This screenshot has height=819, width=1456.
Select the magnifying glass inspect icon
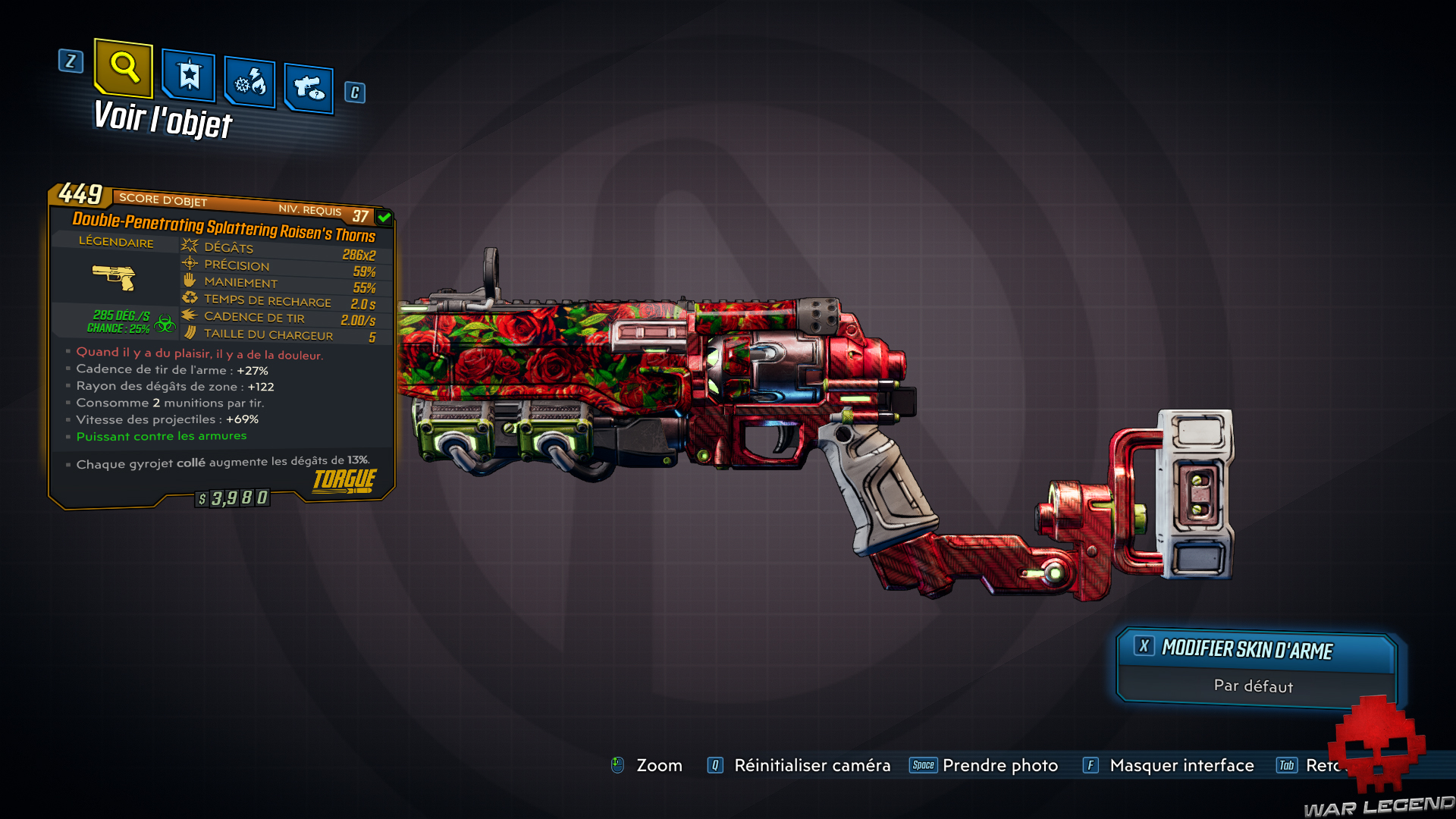coord(124,71)
